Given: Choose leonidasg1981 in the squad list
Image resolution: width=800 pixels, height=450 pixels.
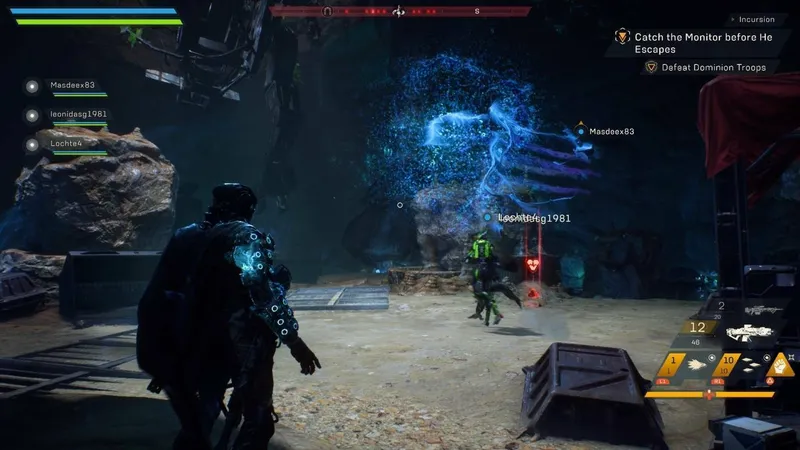Looking at the screenshot, I should [x=78, y=114].
